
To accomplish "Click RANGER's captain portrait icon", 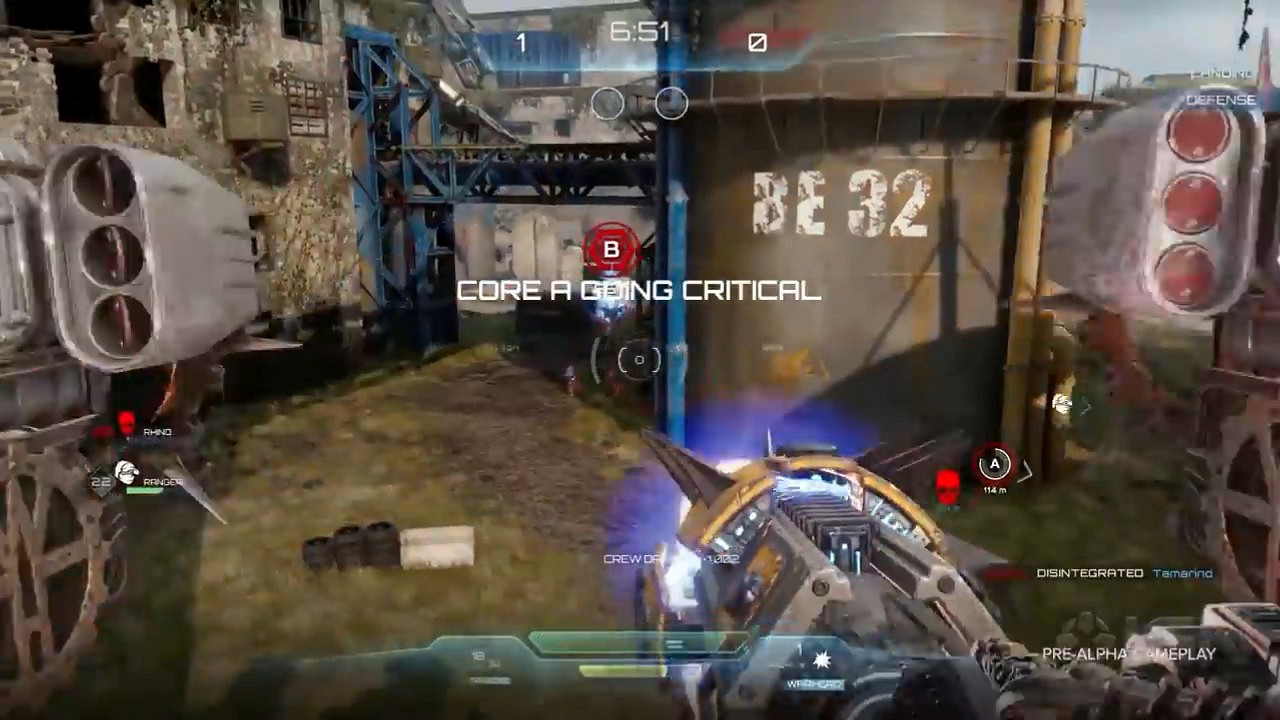I will click(x=127, y=471).
